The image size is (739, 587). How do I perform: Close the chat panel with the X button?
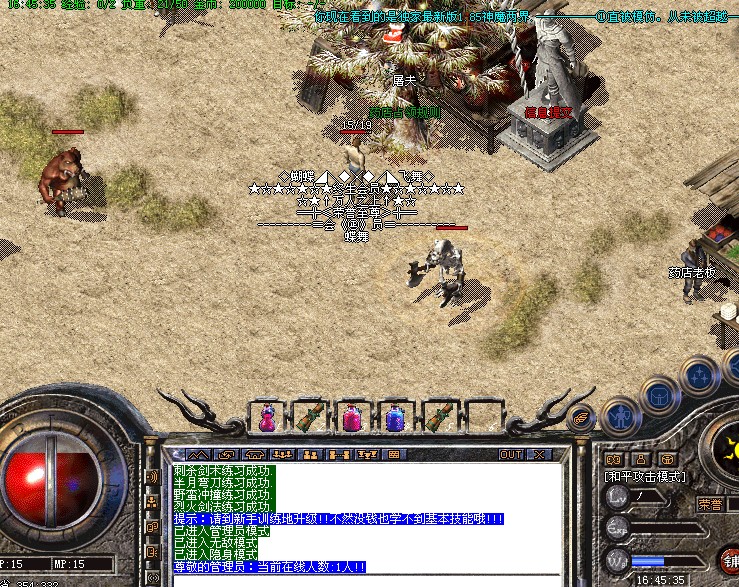[x=540, y=454]
